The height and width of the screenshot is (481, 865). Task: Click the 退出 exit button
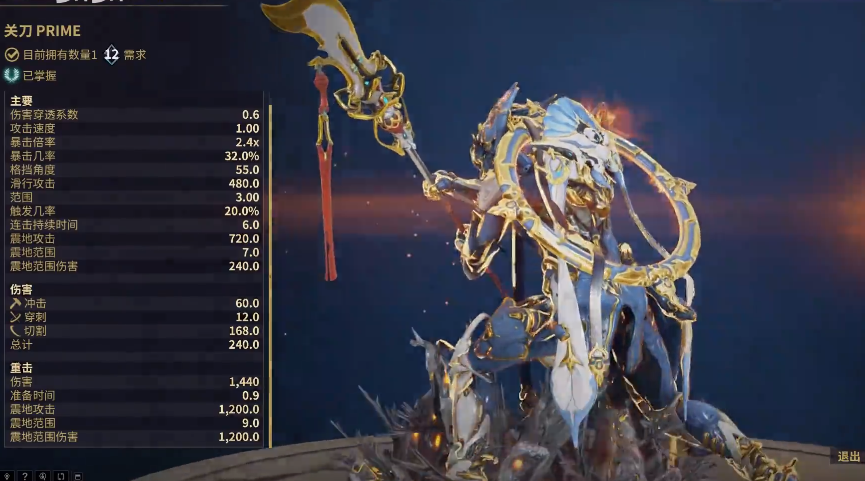848,456
